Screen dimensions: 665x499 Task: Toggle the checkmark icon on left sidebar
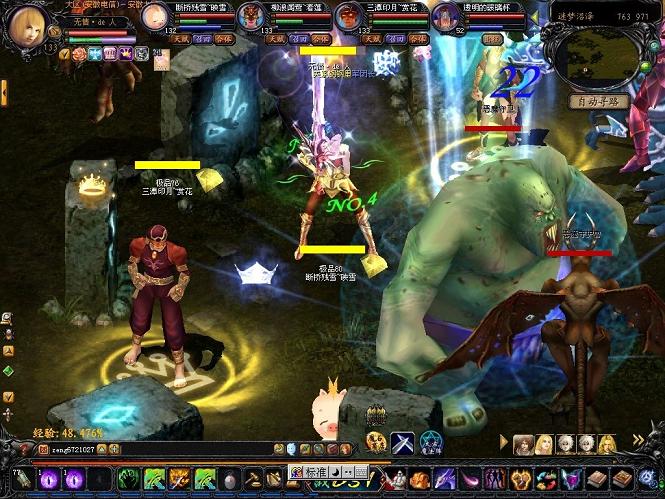pyautogui.click(x=8, y=397)
